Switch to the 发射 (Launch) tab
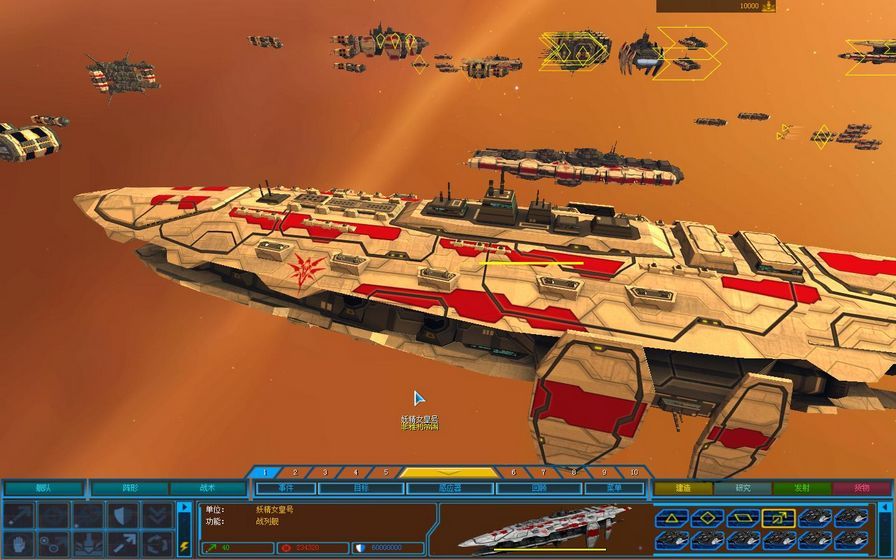The width and height of the screenshot is (896, 560). (x=801, y=489)
